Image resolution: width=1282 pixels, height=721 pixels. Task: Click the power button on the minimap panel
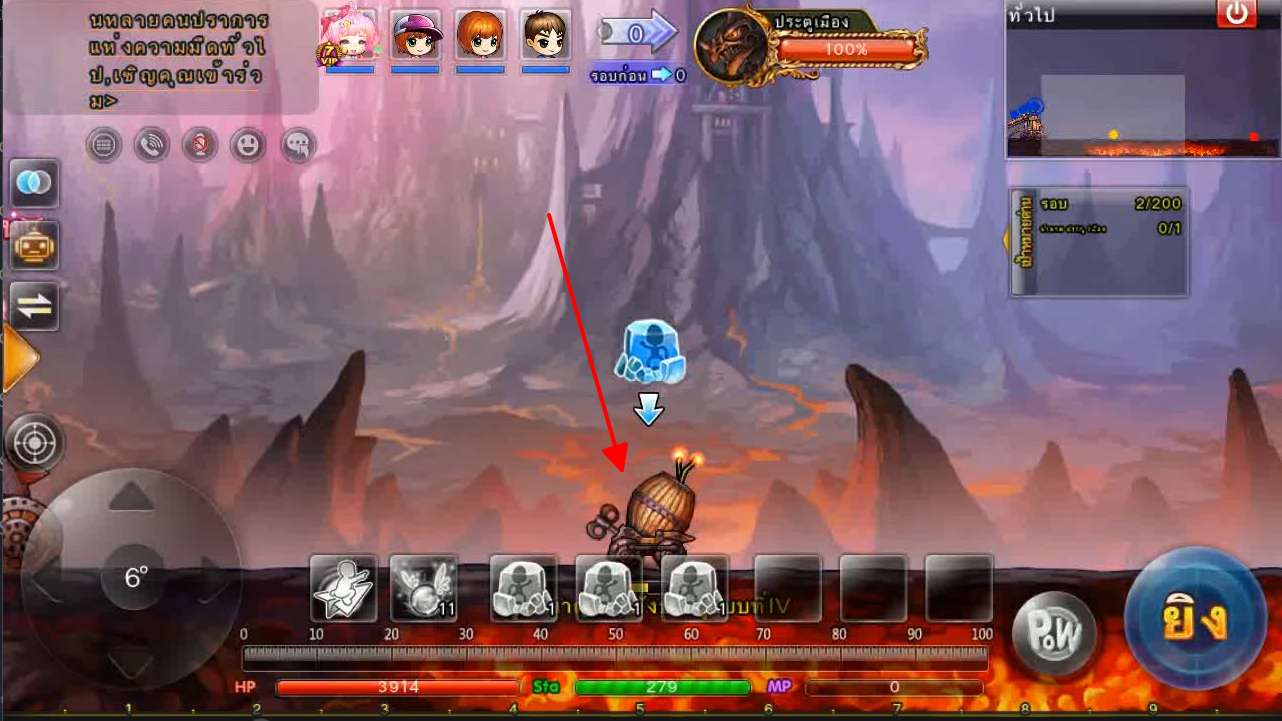(x=1236, y=14)
